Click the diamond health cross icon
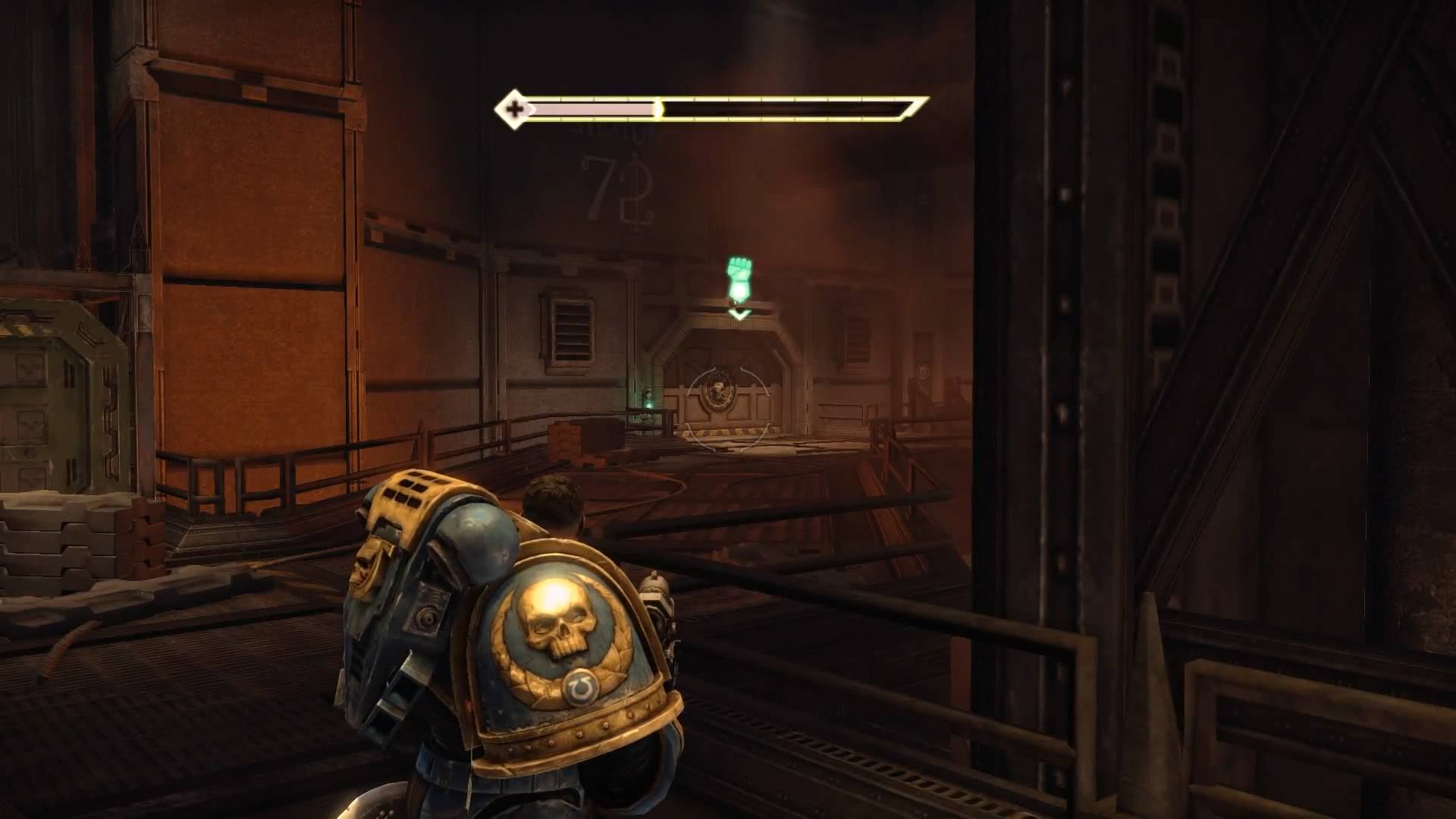 click(515, 108)
